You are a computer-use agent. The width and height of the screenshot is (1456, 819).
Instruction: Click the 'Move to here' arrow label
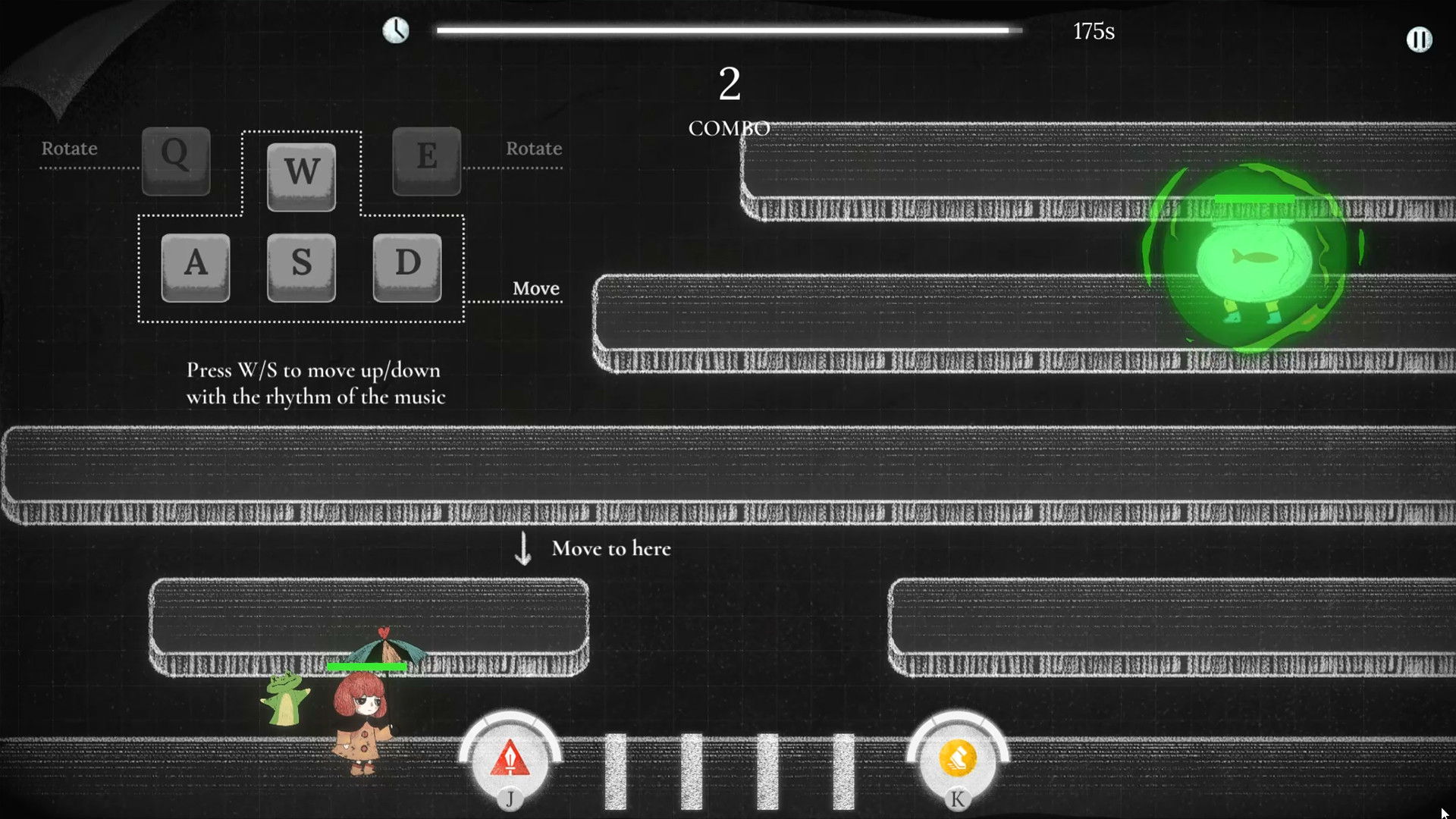pos(611,548)
